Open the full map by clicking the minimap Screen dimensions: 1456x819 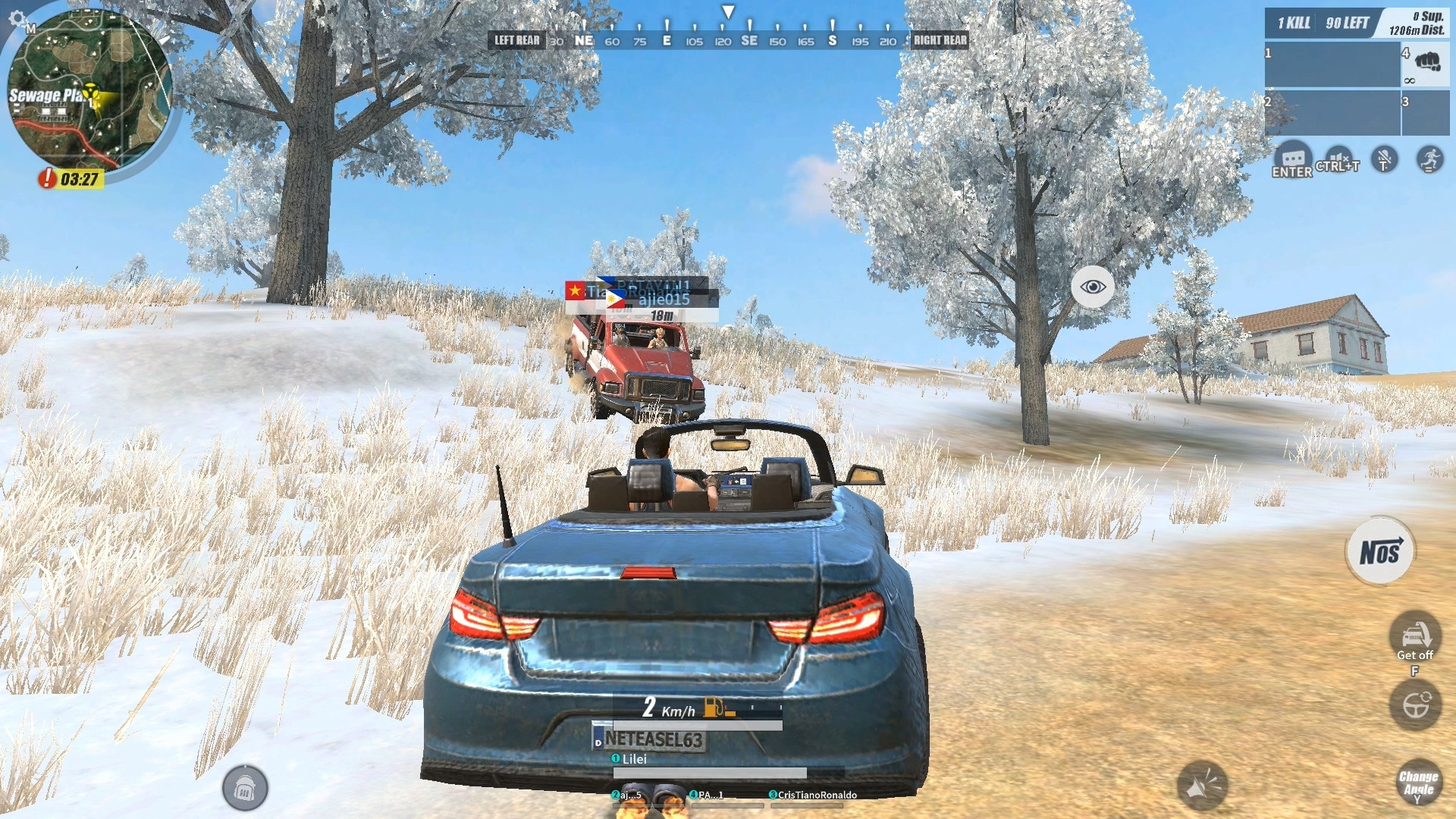tap(91, 91)
